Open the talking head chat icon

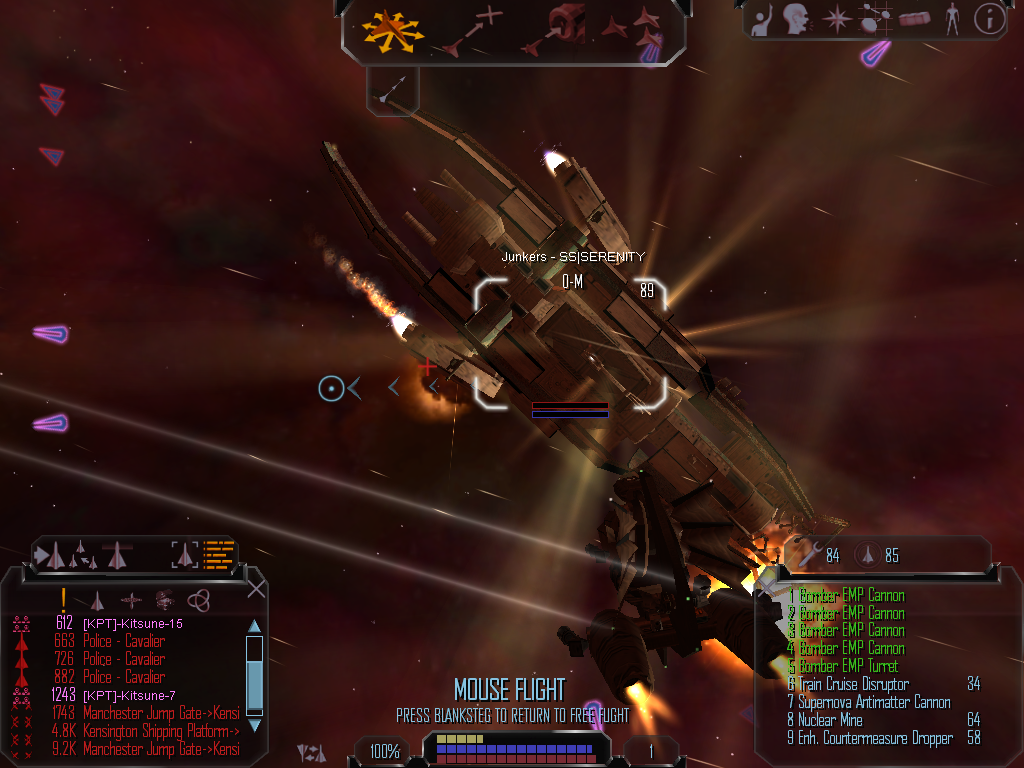click(x=796, y=19)
